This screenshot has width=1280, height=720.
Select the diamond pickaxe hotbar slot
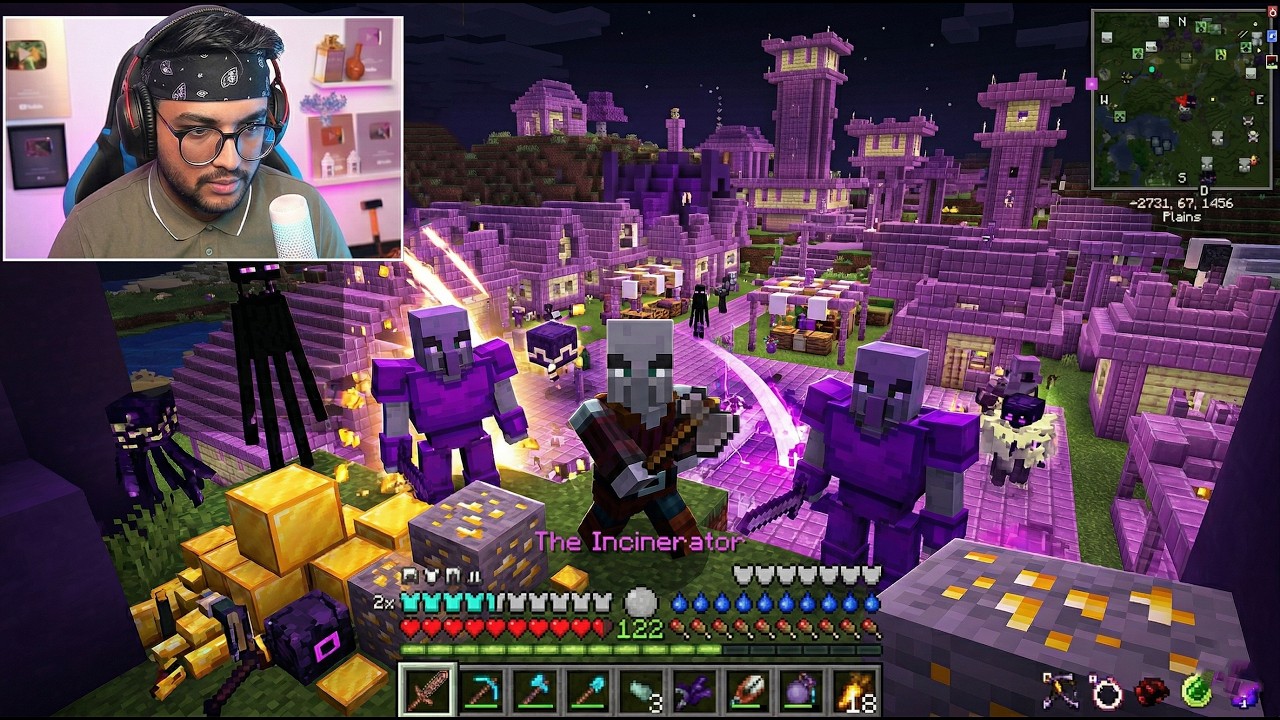coord(481,690)
